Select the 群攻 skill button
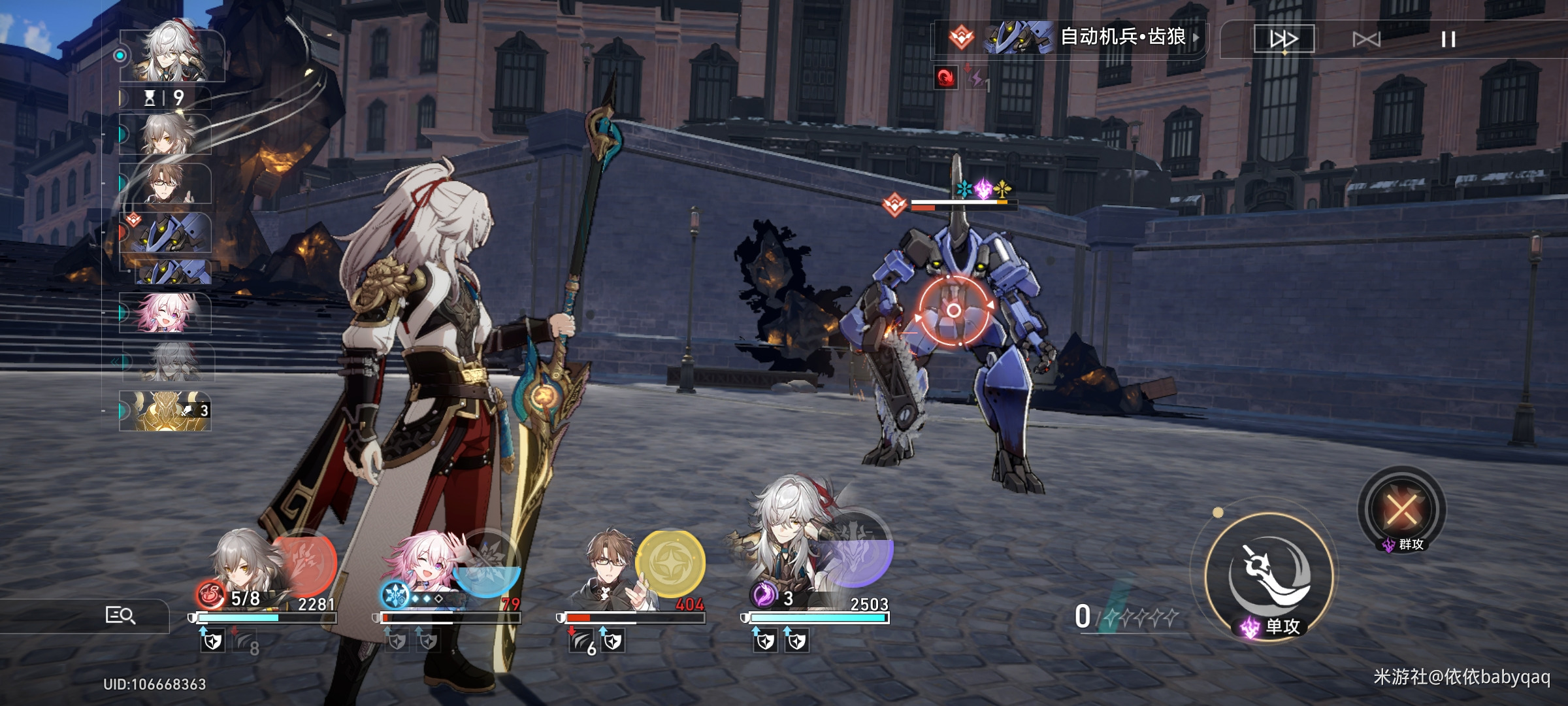 click(1402, 510)
